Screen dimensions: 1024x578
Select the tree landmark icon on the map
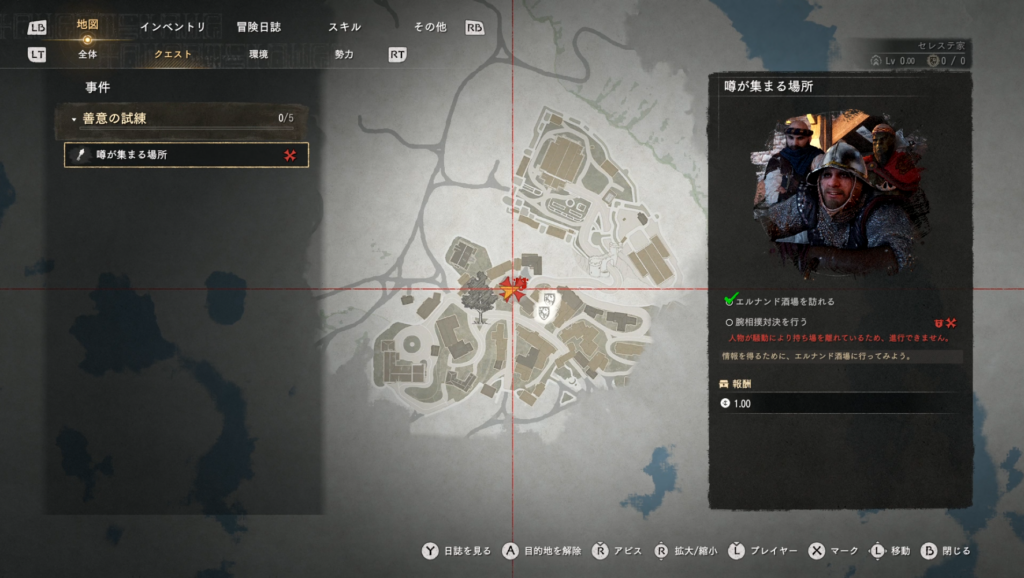pos(480,298)
